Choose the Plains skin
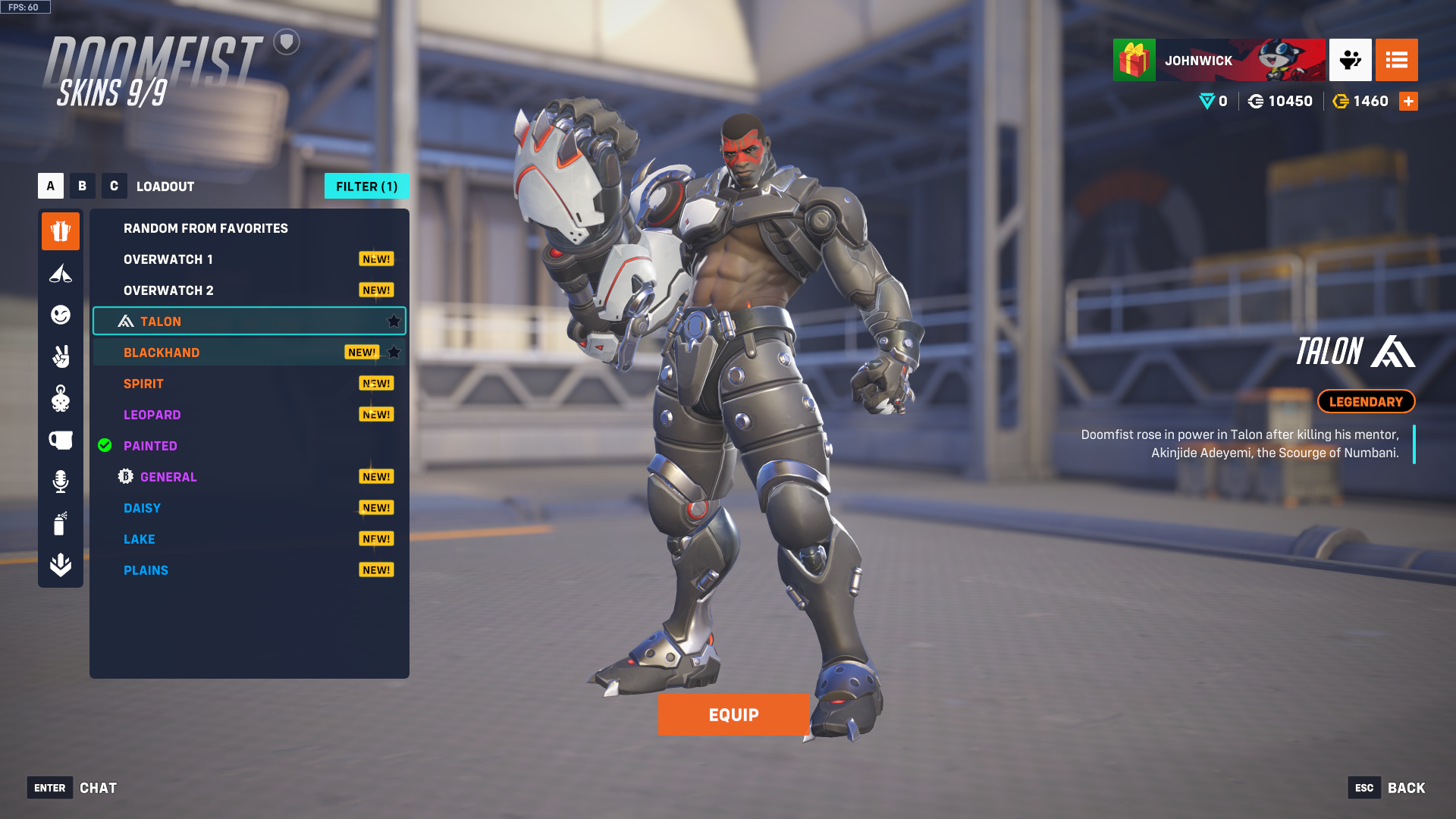The height and width of the screenshot is (819, 1456). (146, 570)
